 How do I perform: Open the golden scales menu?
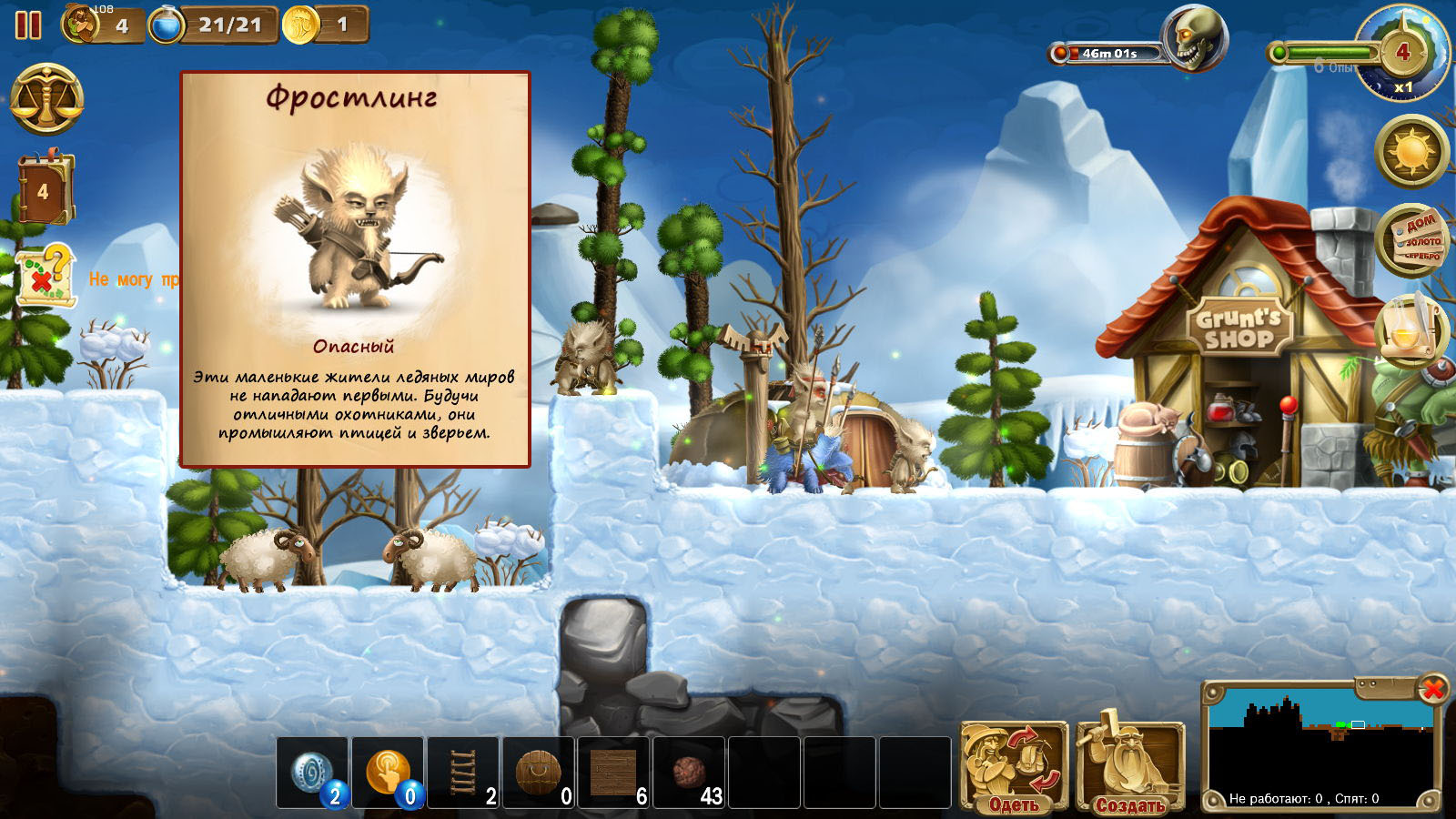coord(46,100)
